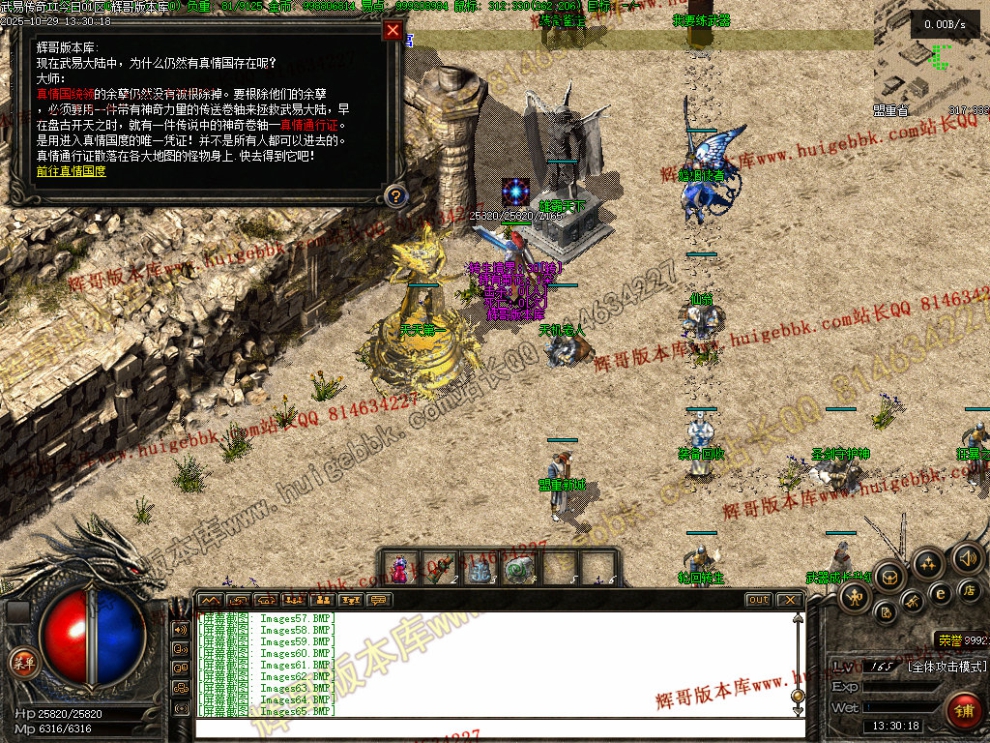Screen dimensions: 990x743
Task: Click the 荣誉 honor label
Action: (x=949, y=640)
